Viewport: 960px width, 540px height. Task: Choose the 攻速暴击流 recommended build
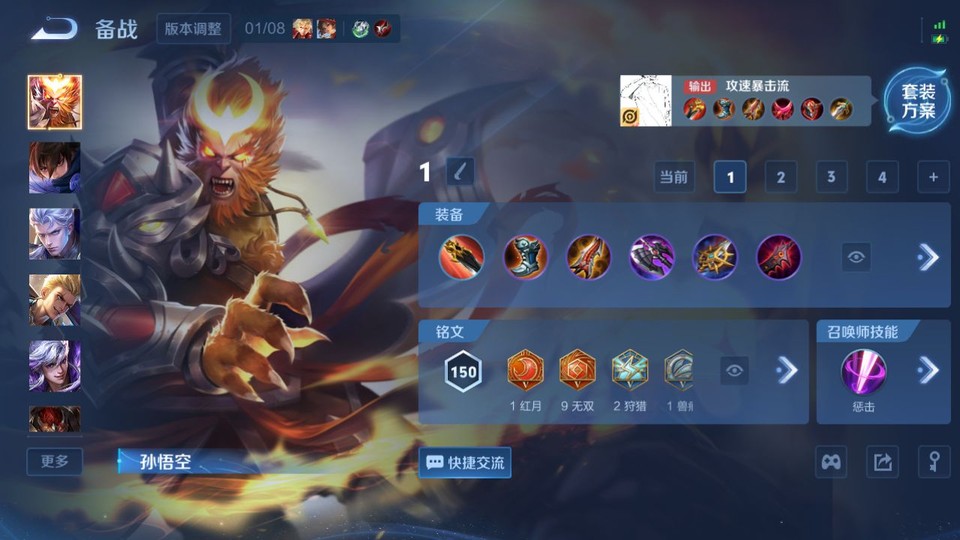tap(745, 101)
